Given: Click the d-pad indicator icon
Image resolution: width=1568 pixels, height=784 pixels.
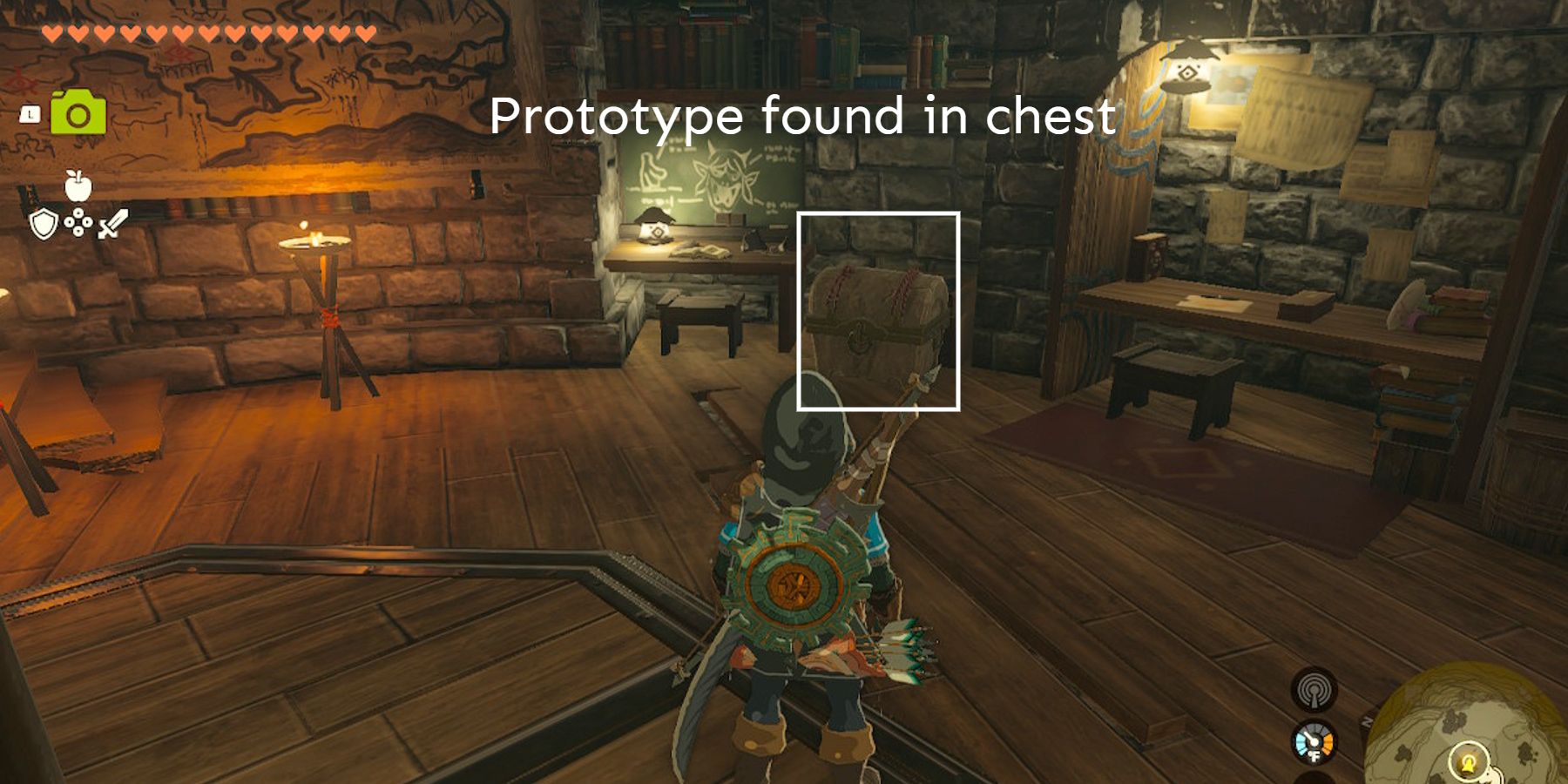Looking at the screenshot, I should 79,224.
